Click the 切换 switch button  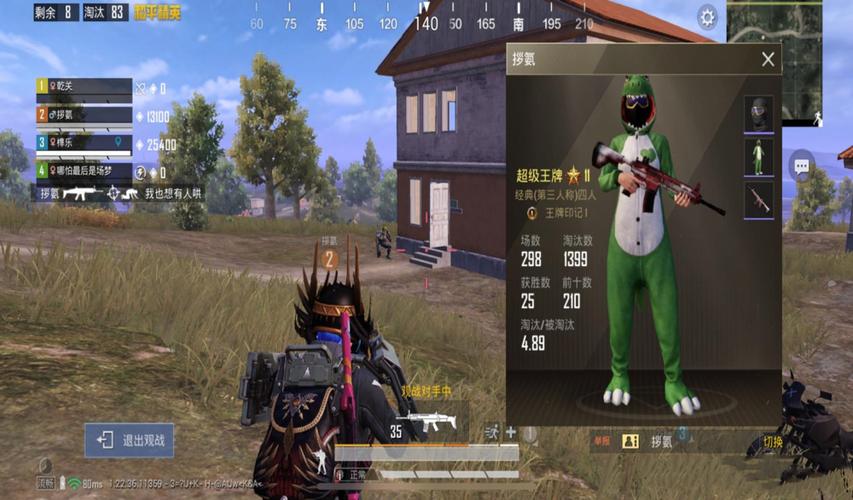click(772, 442)
